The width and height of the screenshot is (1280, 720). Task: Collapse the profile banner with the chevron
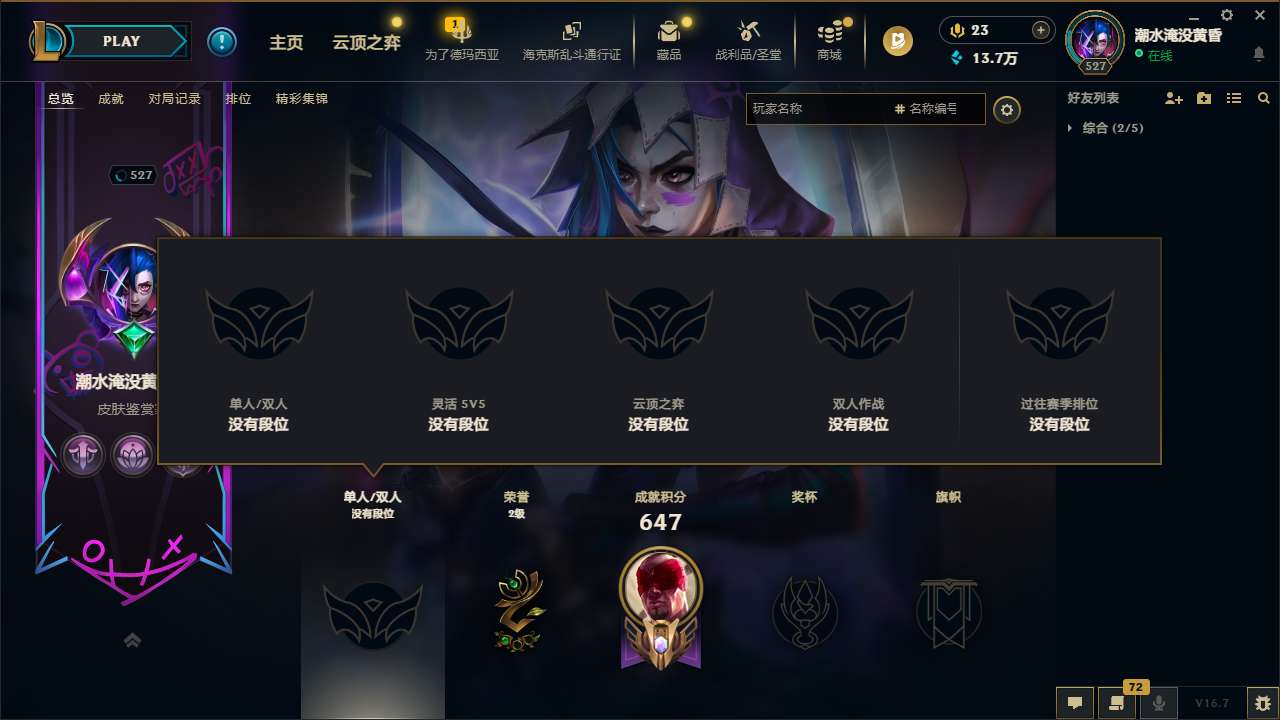[x=132, y=639]
